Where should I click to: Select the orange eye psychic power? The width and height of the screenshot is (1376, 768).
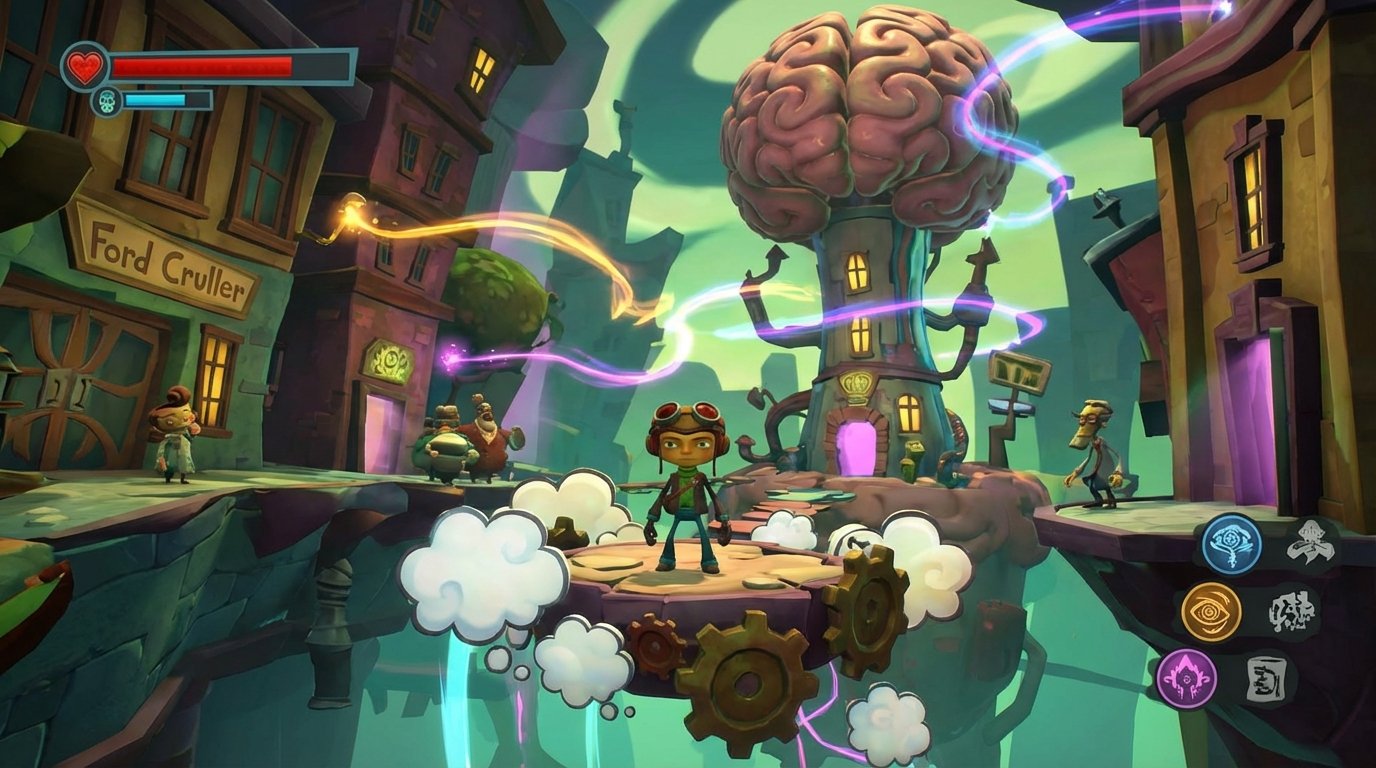coord(1211,611)
